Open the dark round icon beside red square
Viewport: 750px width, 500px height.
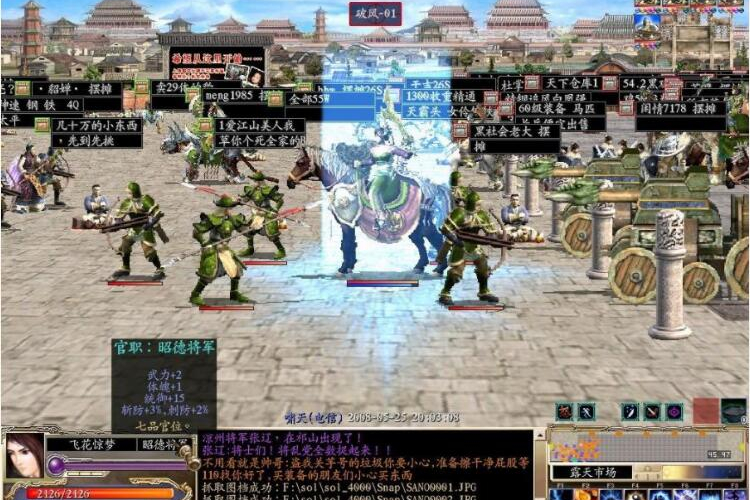(x=733, y=411)
